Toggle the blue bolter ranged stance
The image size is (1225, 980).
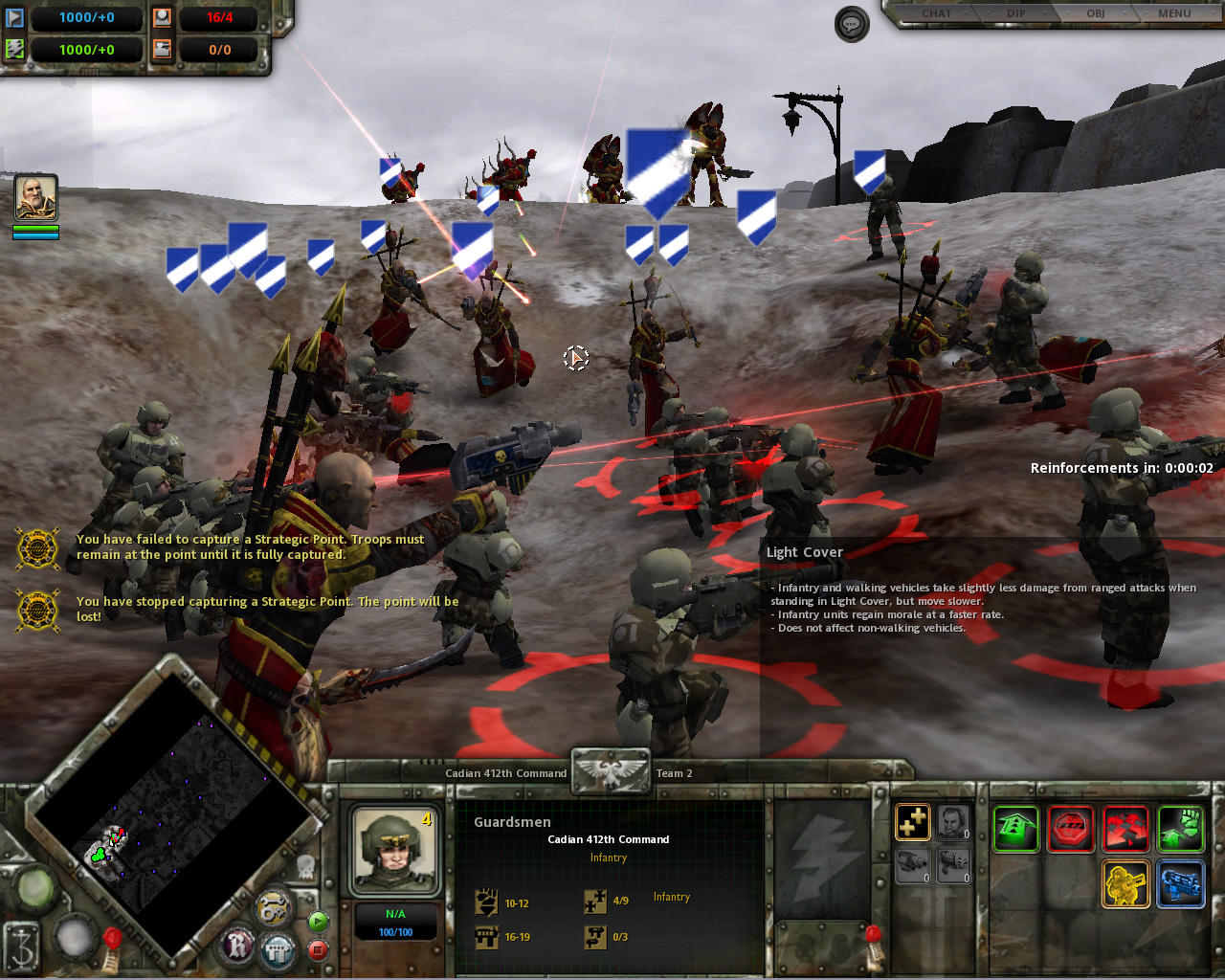[1180, 883]
